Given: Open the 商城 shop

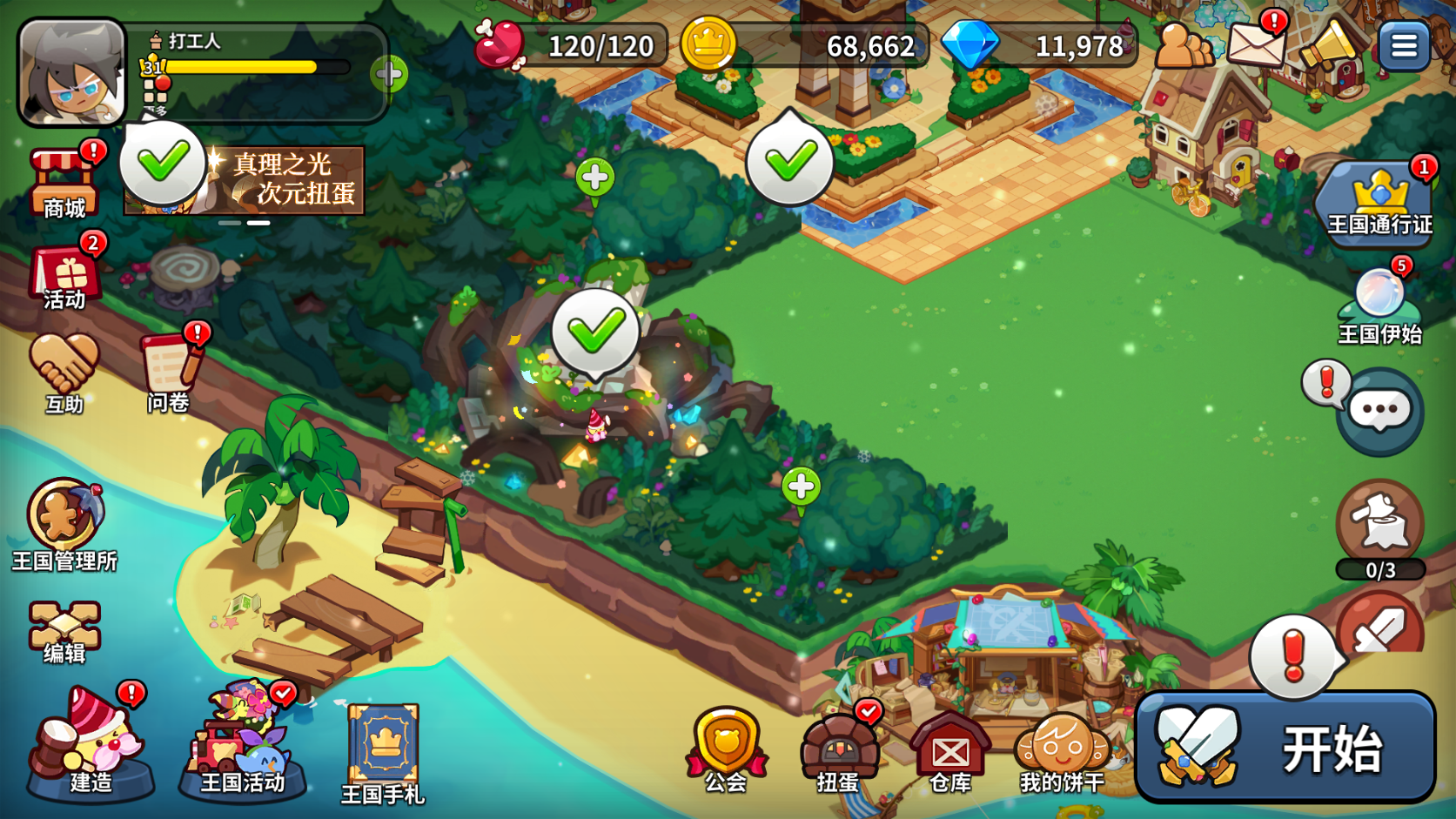Looking at the screenshot, I should (x=64, y=183).
